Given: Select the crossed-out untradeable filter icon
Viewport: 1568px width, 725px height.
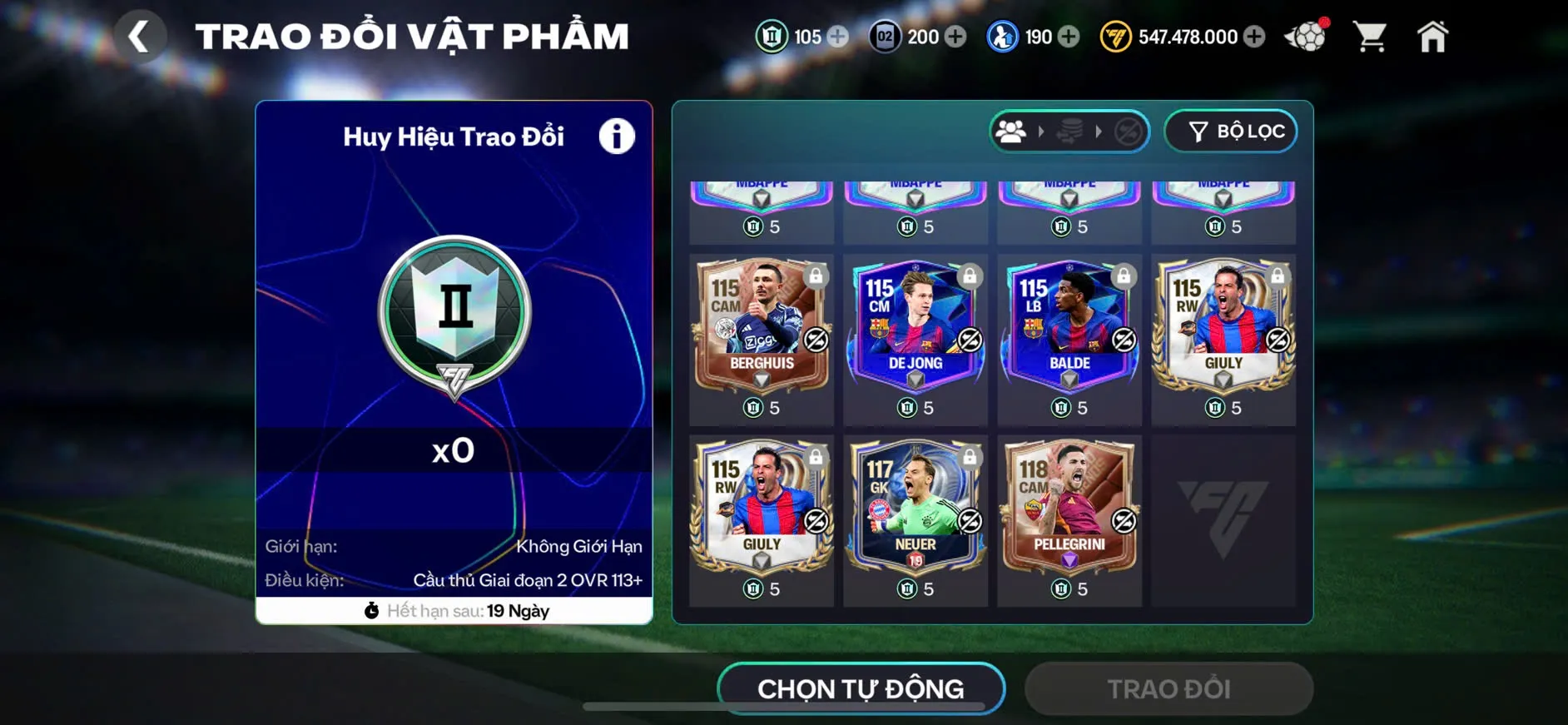Looking at the screenshot, I should click(1129, 131).
